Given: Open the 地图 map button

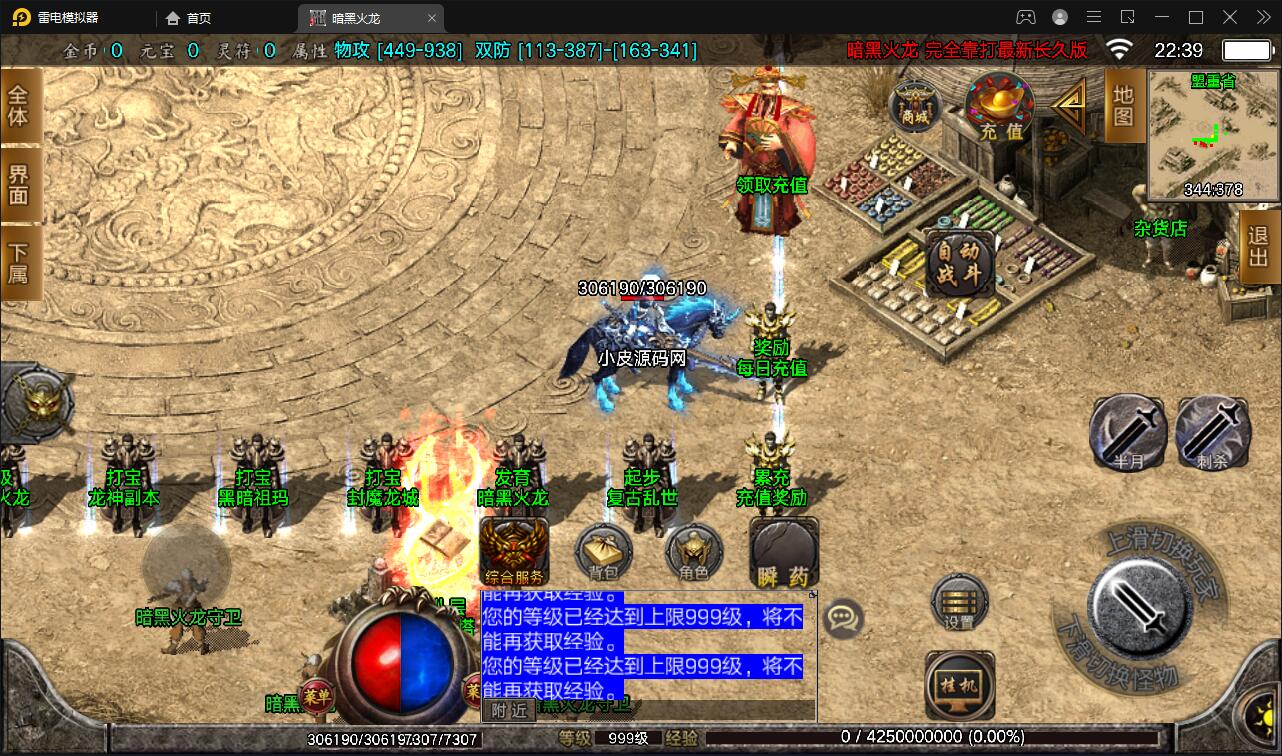Looking at the screenshot, I should (x=1122, y=107).
